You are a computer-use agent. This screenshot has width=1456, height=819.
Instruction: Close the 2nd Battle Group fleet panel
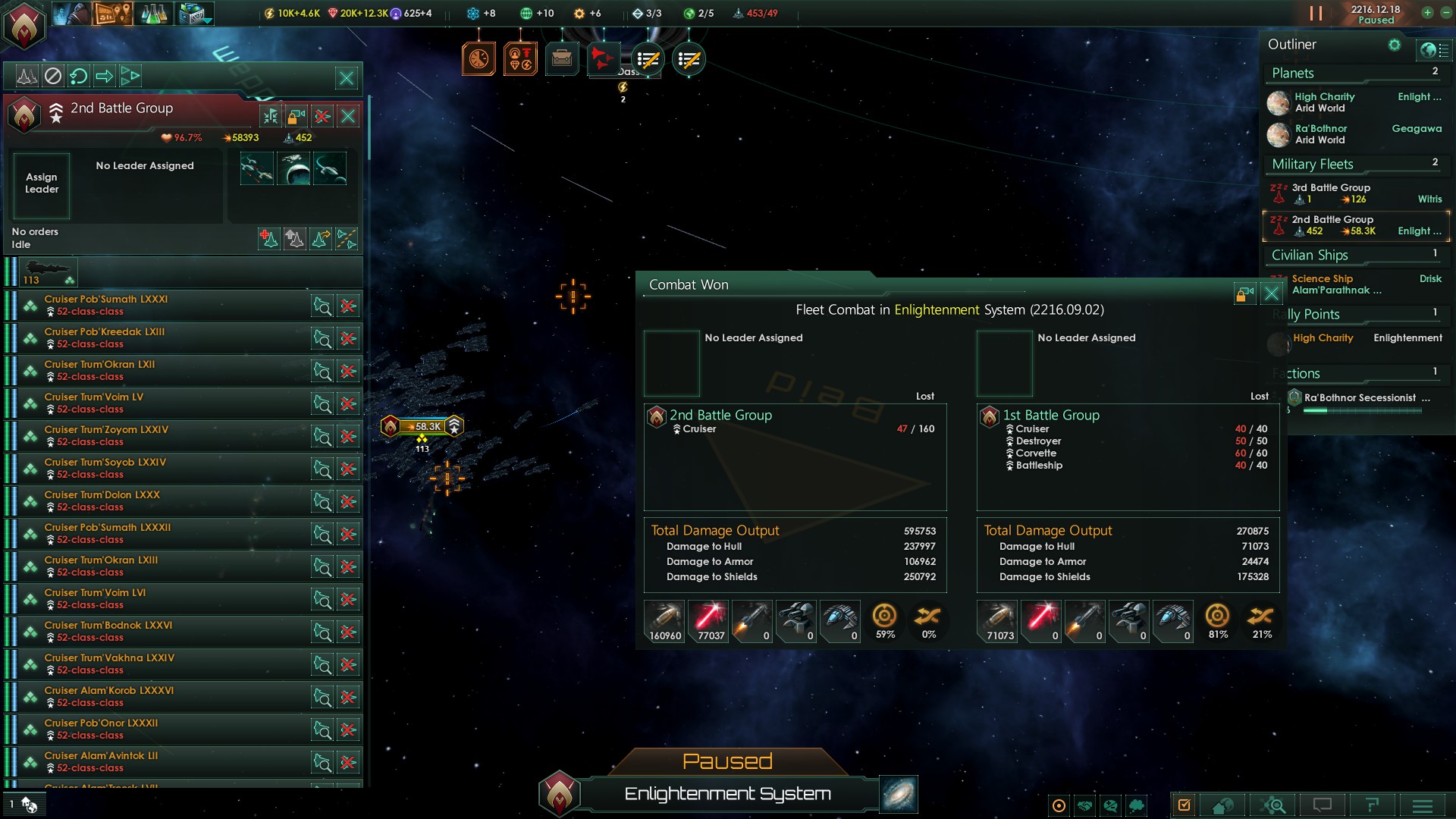(x=348, y=116)
